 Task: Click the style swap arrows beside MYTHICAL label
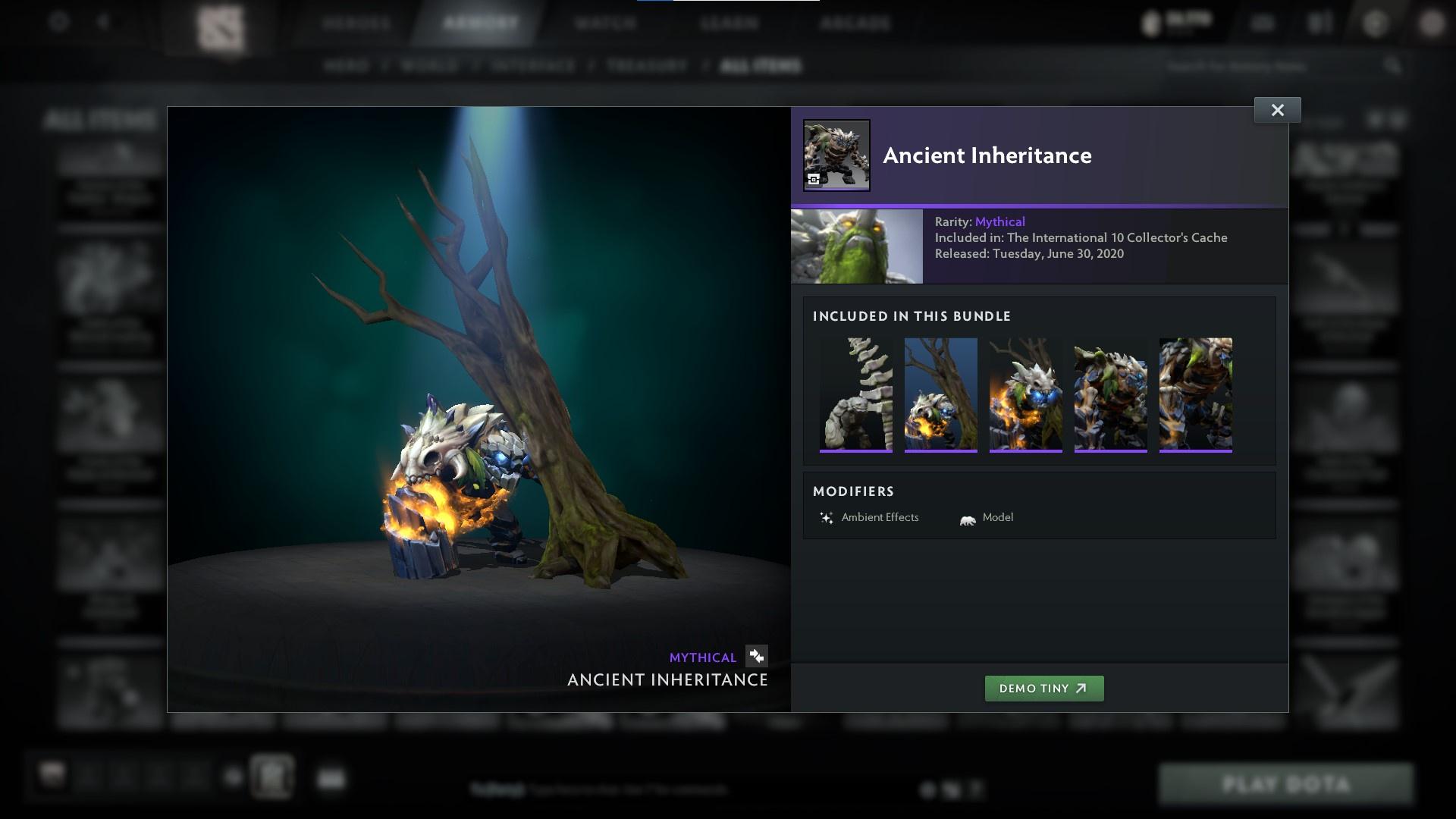[756, 657]
